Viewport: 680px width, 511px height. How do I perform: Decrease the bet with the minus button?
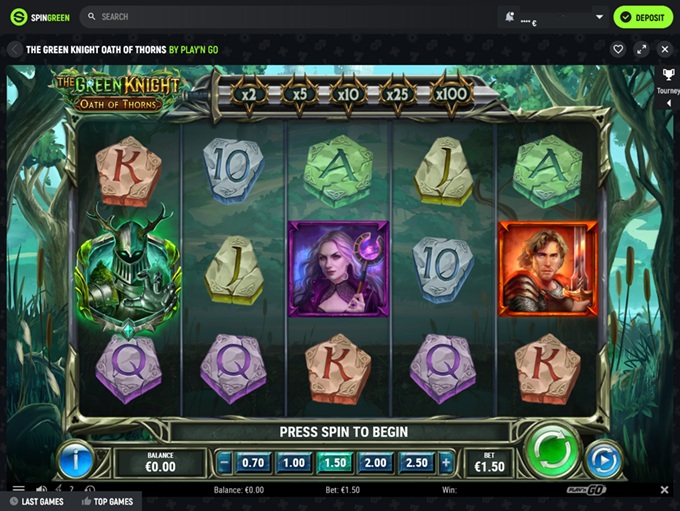(224, 463)
